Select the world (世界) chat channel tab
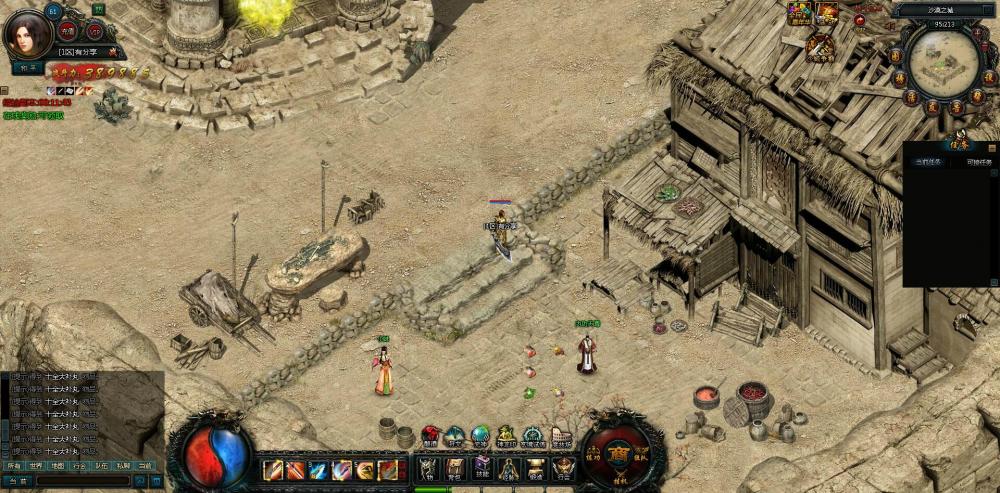 point(36,466)
